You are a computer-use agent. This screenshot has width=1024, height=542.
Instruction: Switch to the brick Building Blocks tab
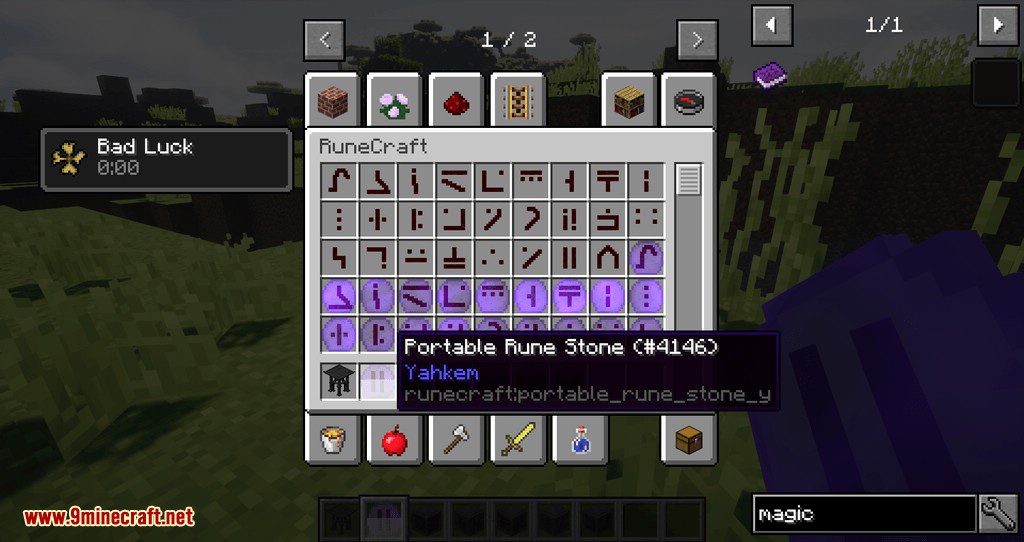tap(332, 100)
